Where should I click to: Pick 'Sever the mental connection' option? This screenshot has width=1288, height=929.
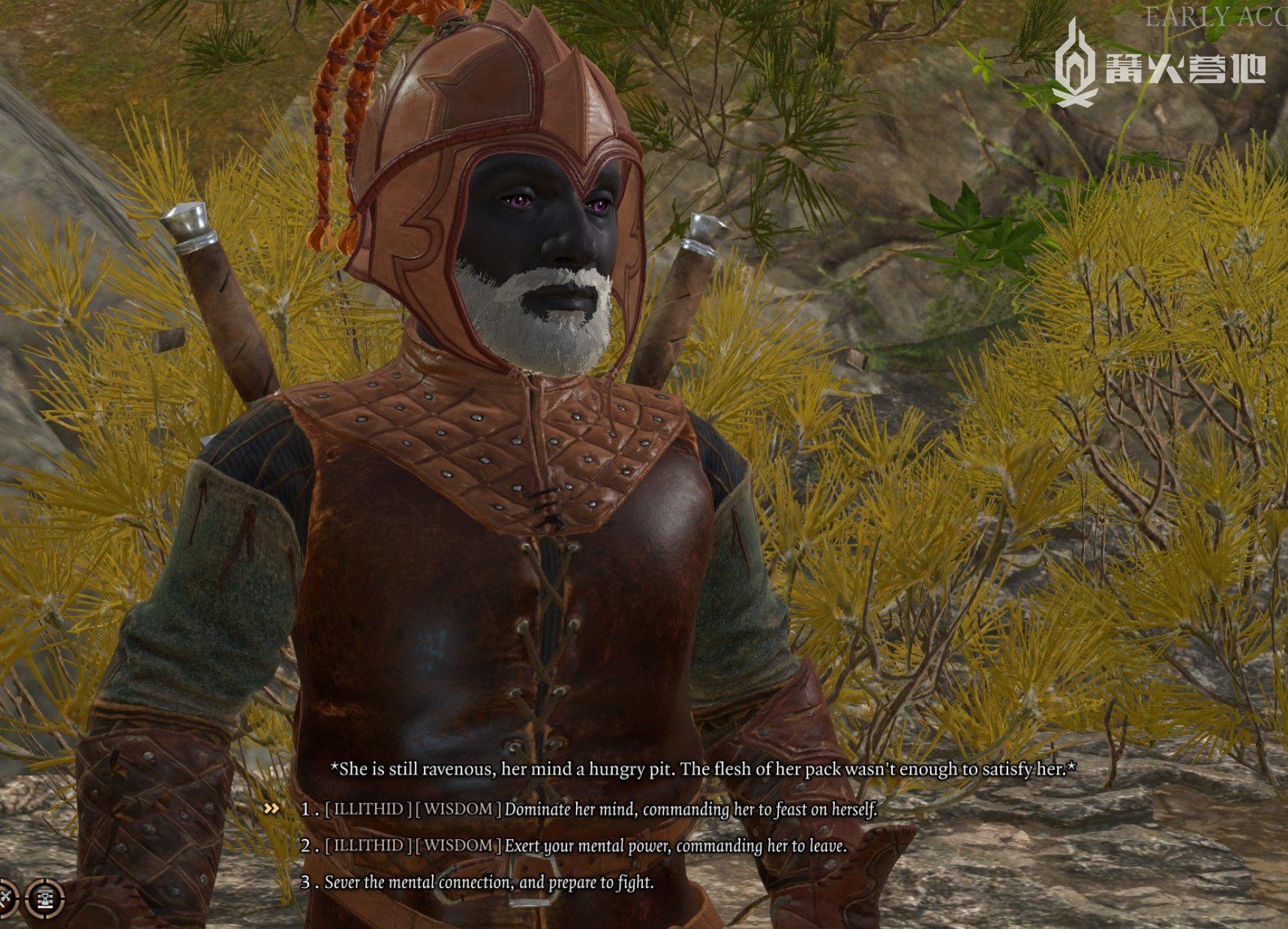coord(488,882)
